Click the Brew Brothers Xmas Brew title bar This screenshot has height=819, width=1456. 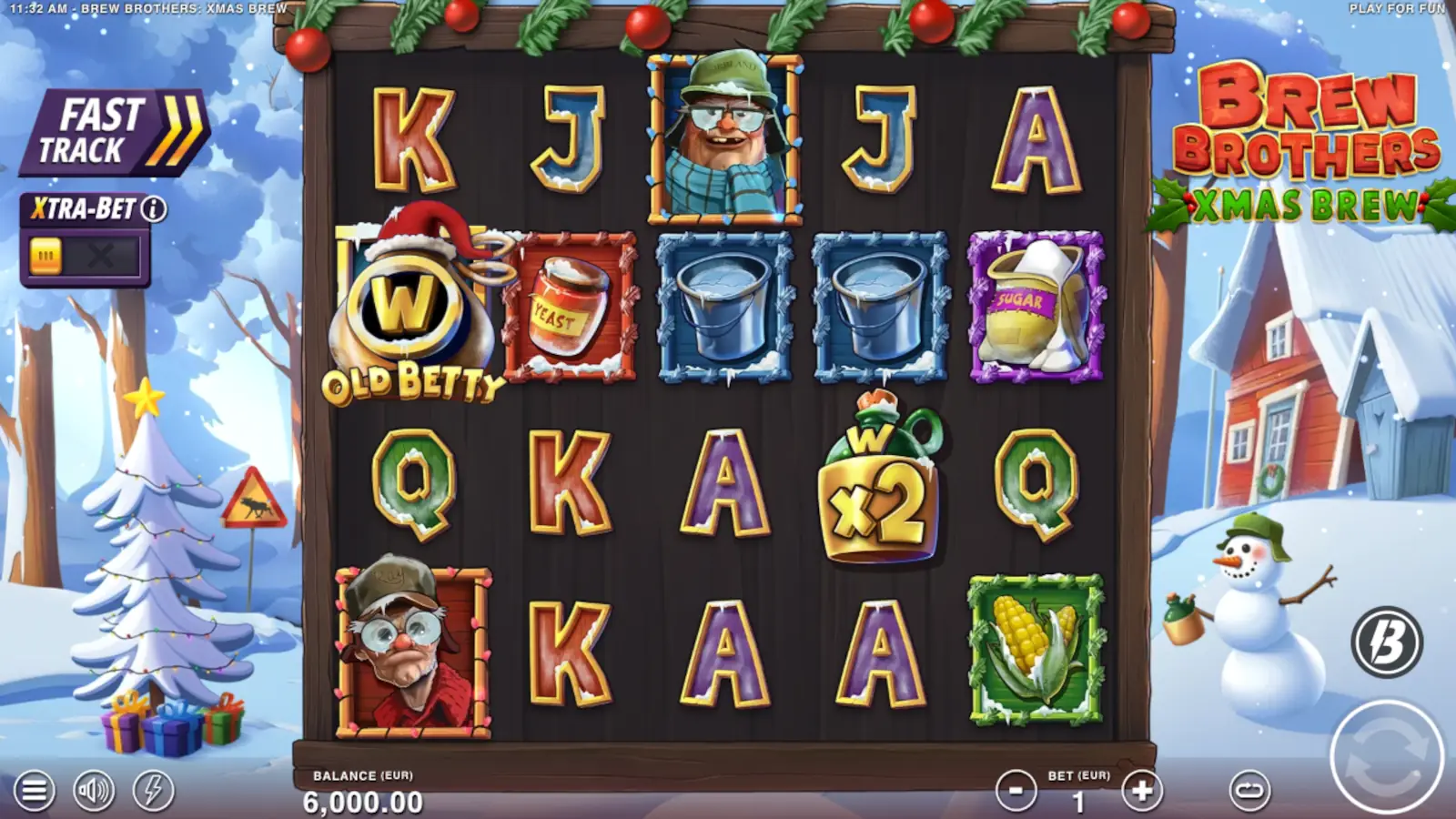point(1315,146)
